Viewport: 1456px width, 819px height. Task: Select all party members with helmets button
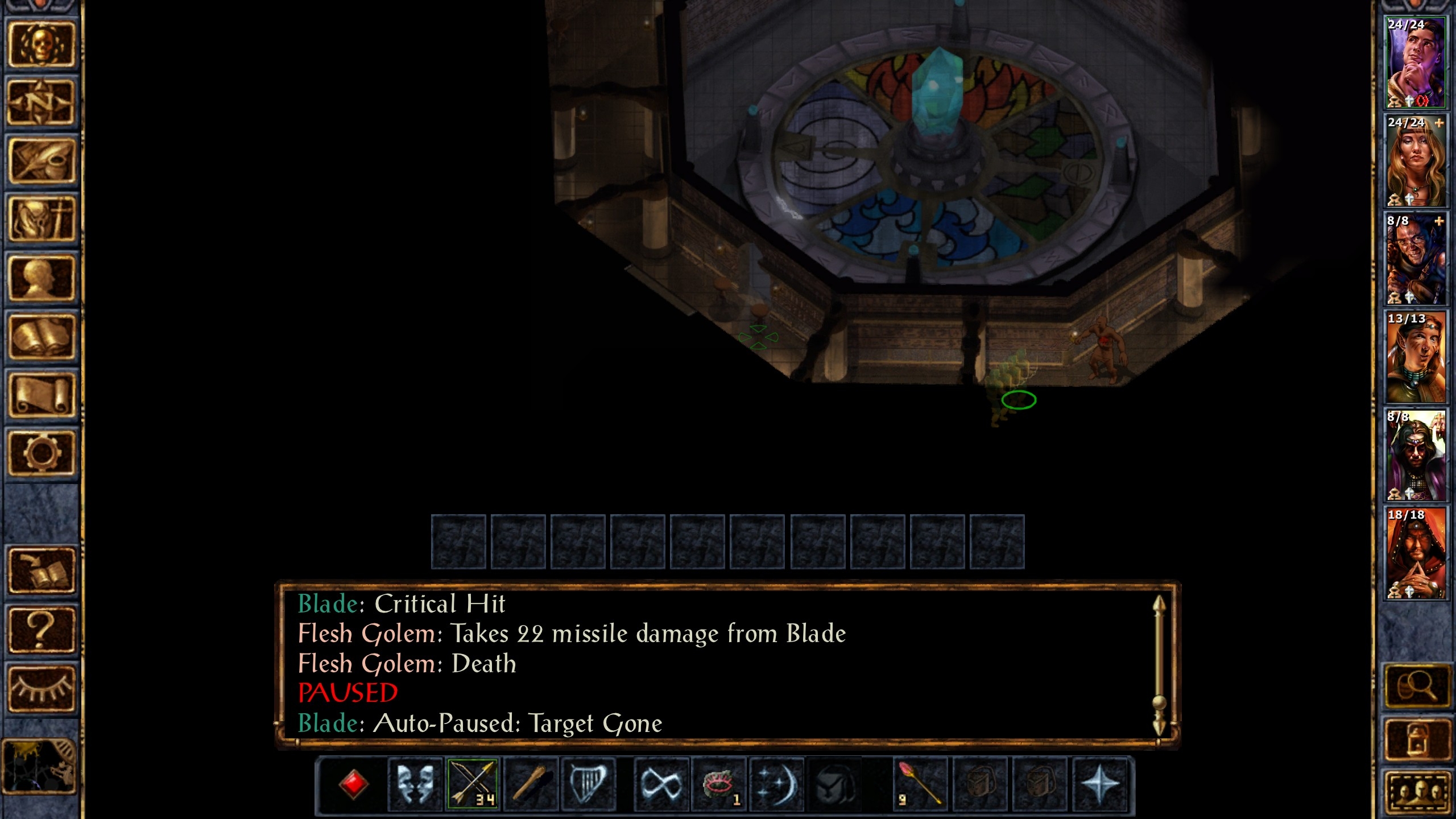click(1415, 792)
